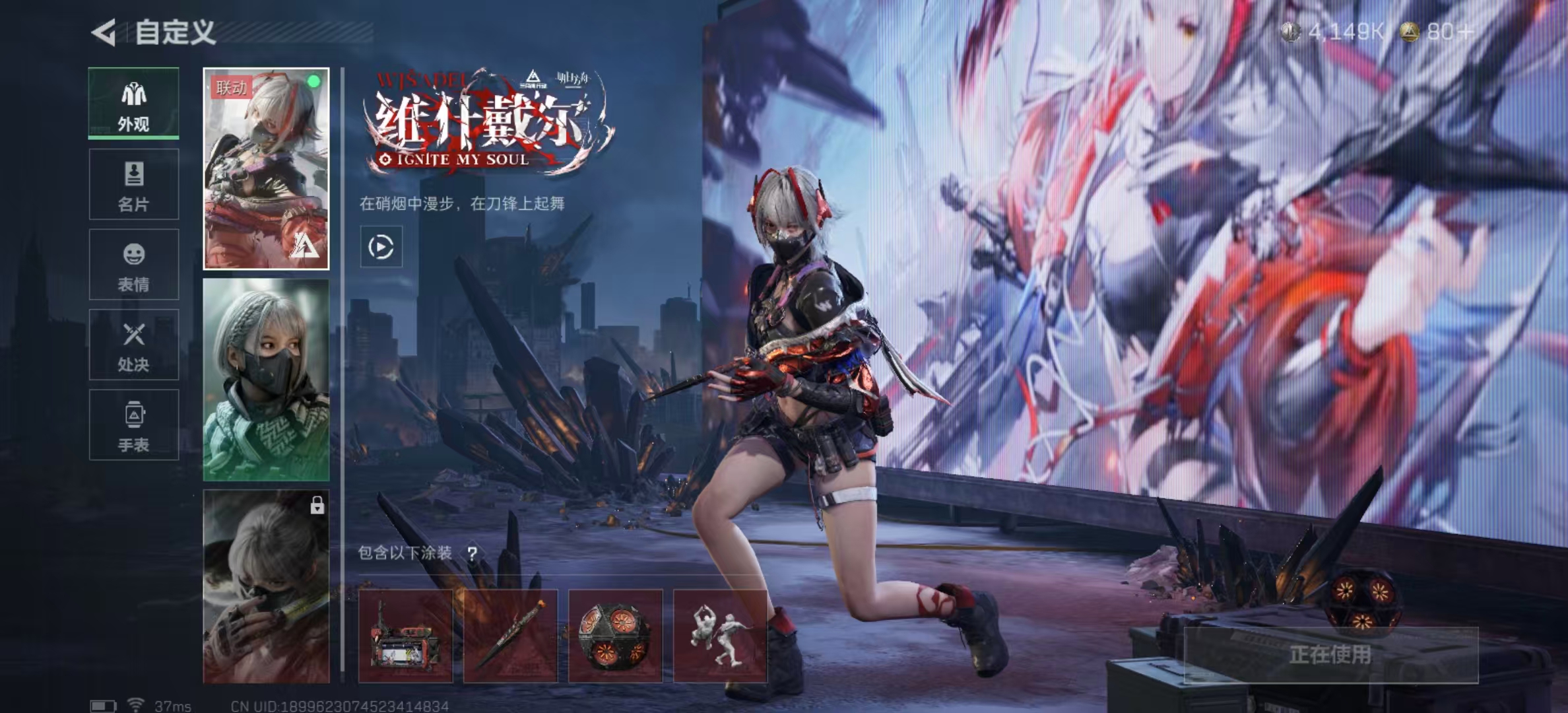Switch to the 手表 watch tab

point(134,425)
